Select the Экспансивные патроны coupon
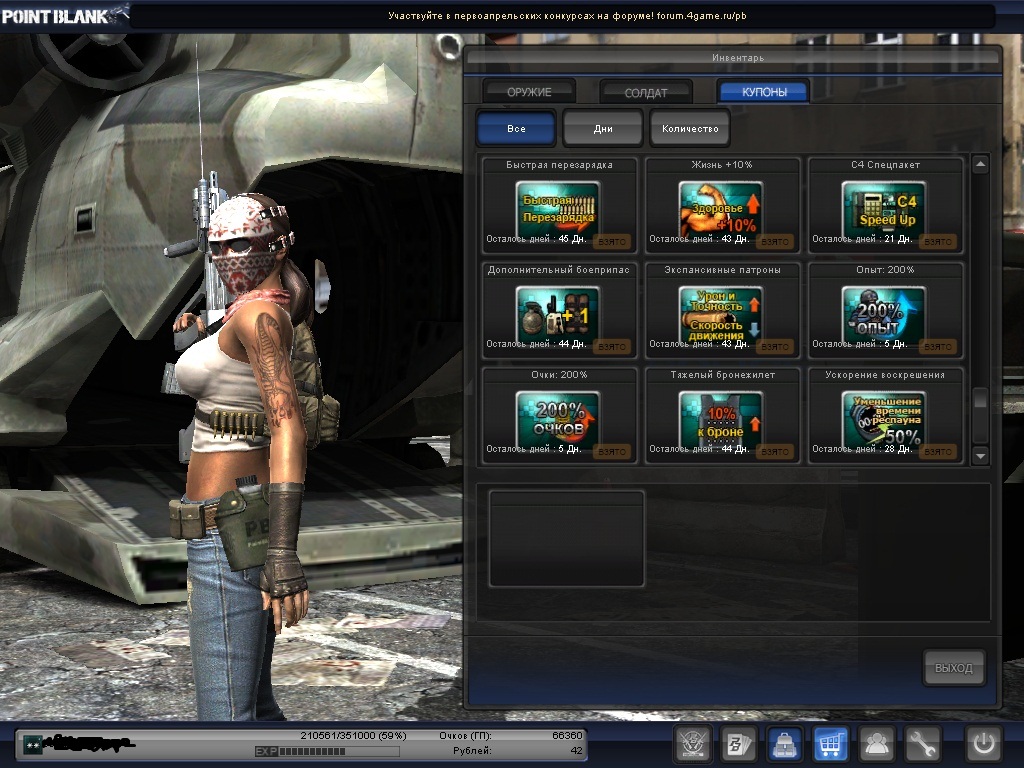The width and height of the screenshot is (1024, 768). [721, 315]
